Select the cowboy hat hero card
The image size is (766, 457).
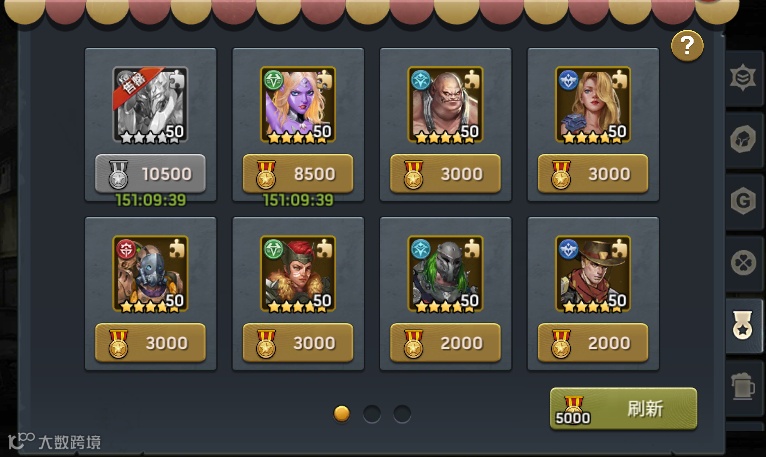point(593,273)
